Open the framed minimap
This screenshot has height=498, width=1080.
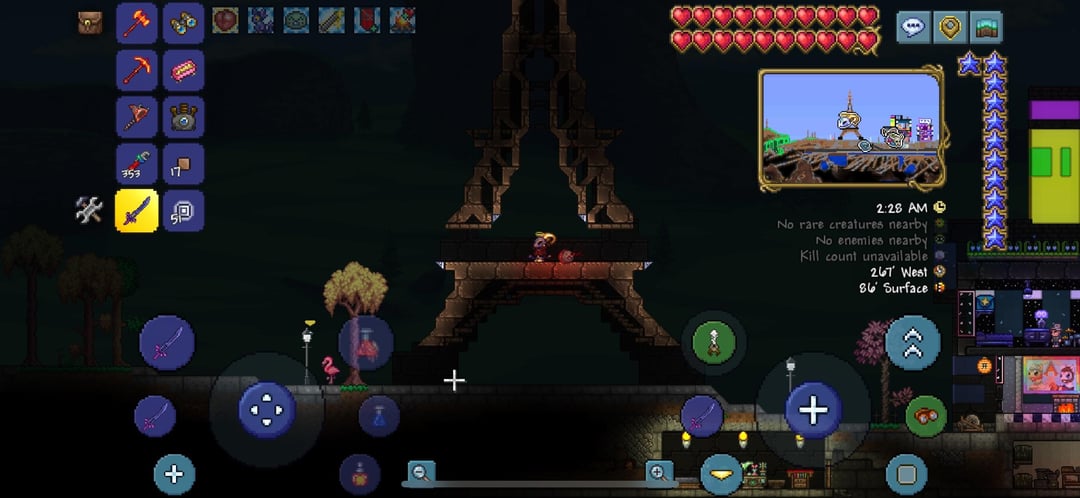coord(851,128)
